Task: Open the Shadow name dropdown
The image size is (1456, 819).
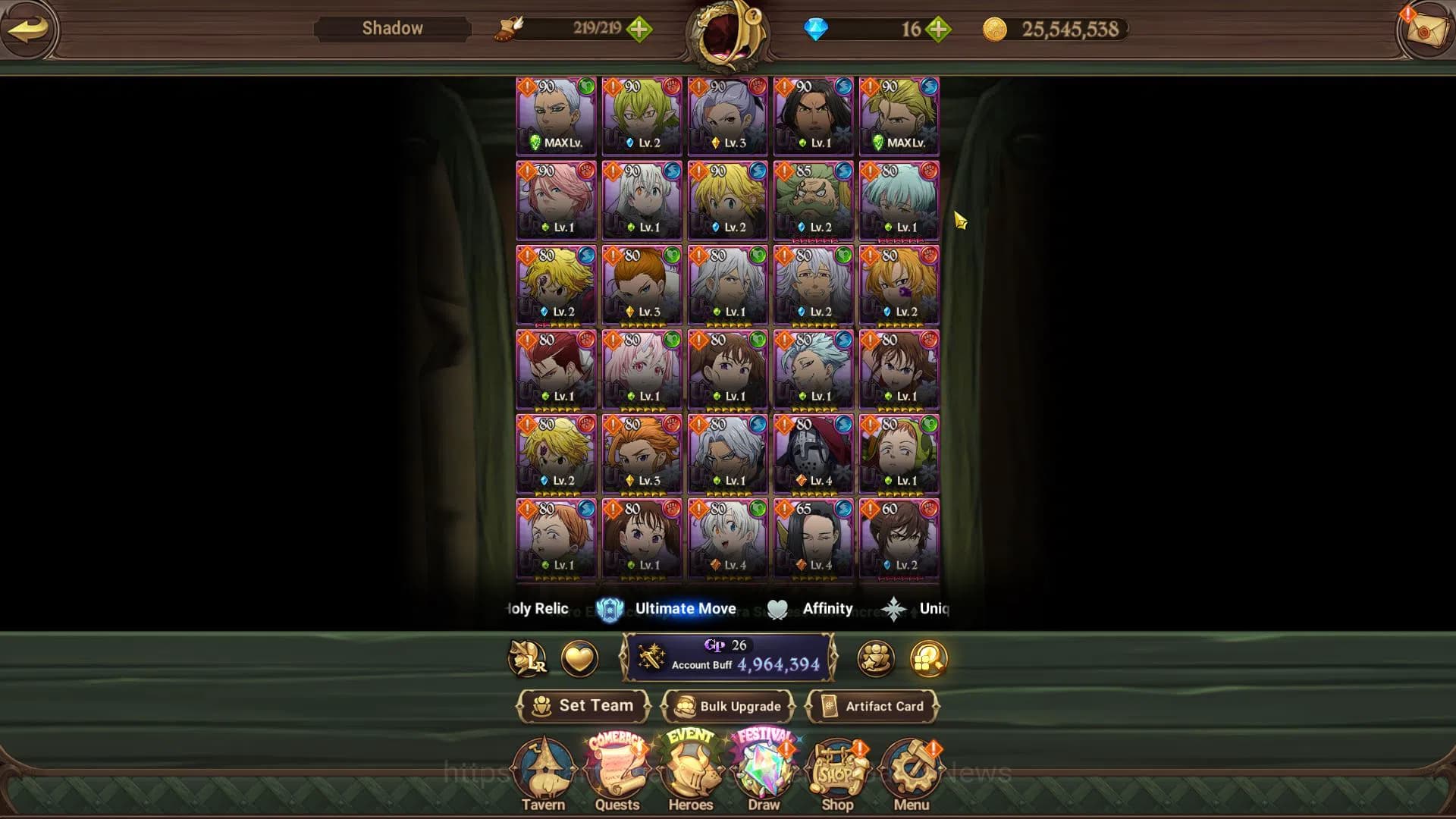Action: (x=391, y=28)
